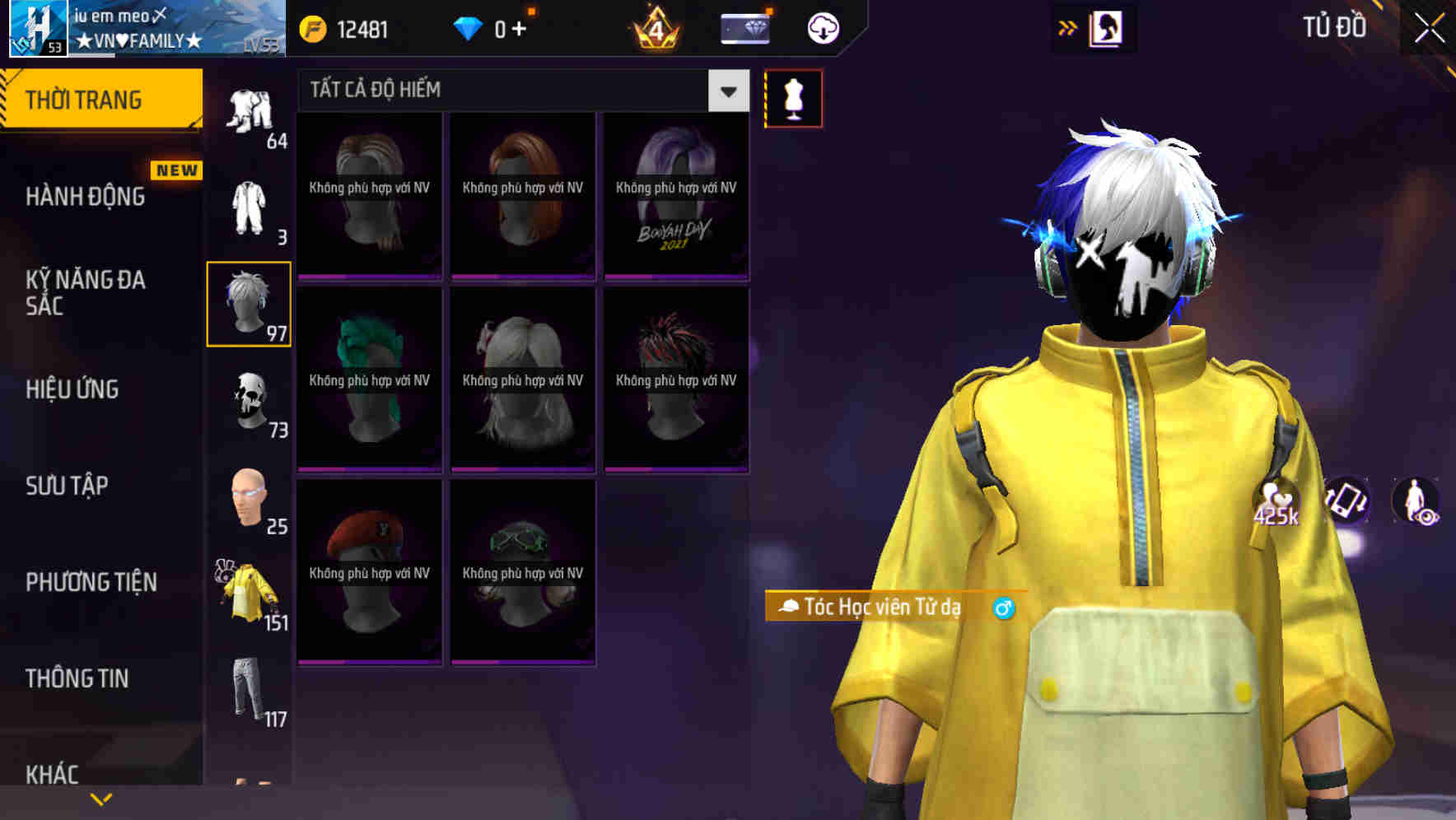The height and width of the screenshot is (820, 1456).
Task: Toggle the gender symbol next to Tóc Học viên Tử dạ
Action: click(1002, 608)
